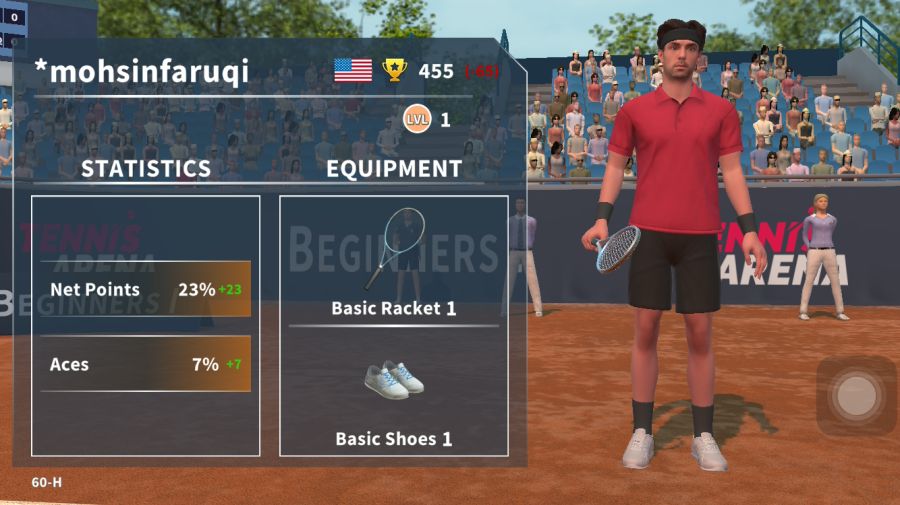Tap the round virtual joystick button
The height and width of the screenshot is (505, 900).
click(x=855, y=395)
